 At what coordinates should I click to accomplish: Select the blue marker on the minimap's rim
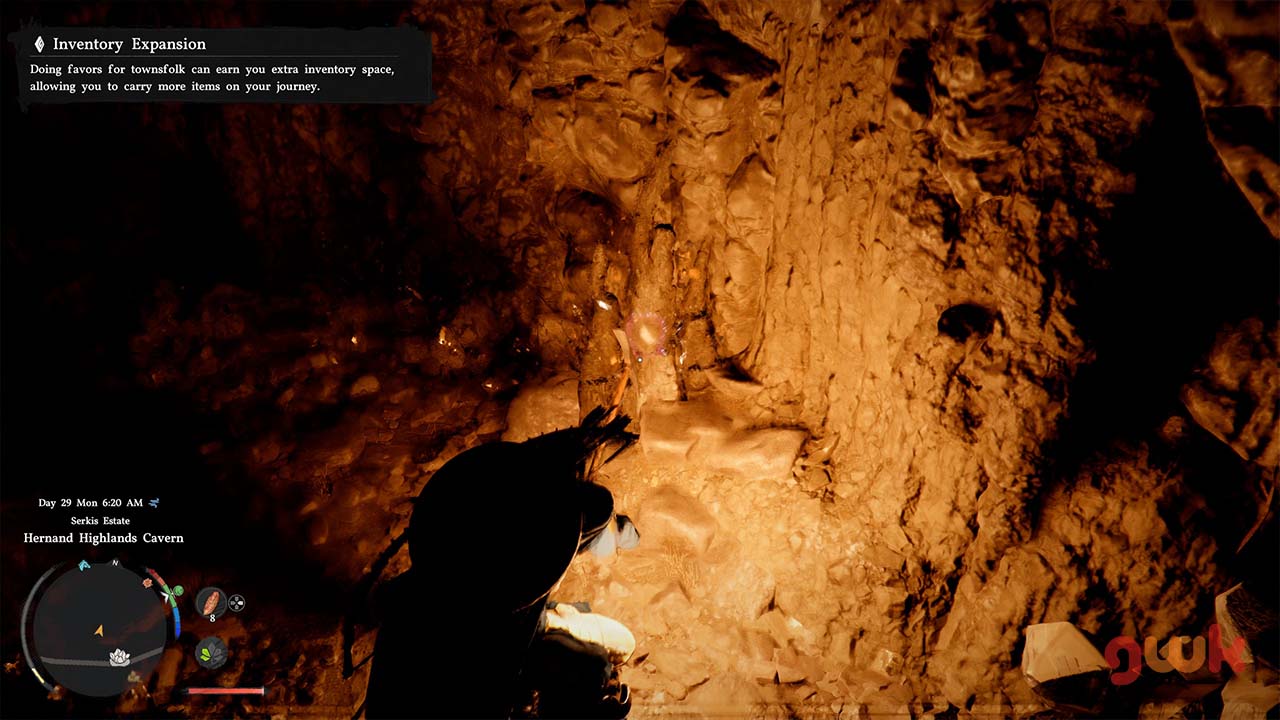click(84, 566)
